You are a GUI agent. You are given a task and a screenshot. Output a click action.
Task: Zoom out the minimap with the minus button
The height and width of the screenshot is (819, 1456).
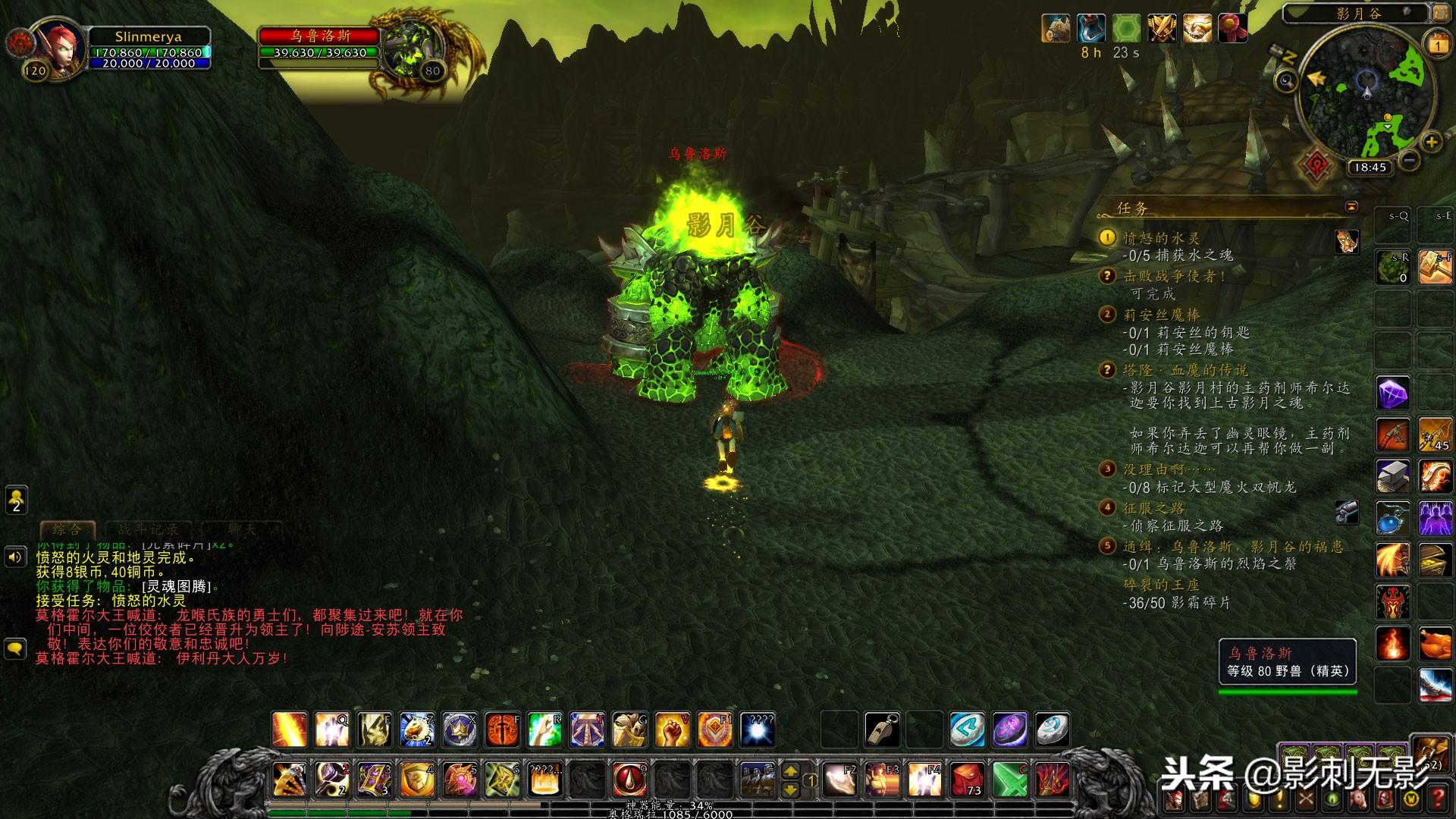1409,160
